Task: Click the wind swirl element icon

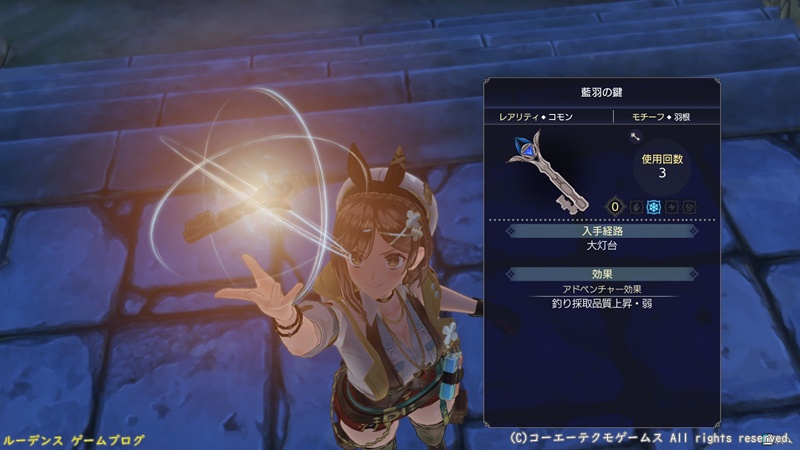Action: [x=689, y=207]
